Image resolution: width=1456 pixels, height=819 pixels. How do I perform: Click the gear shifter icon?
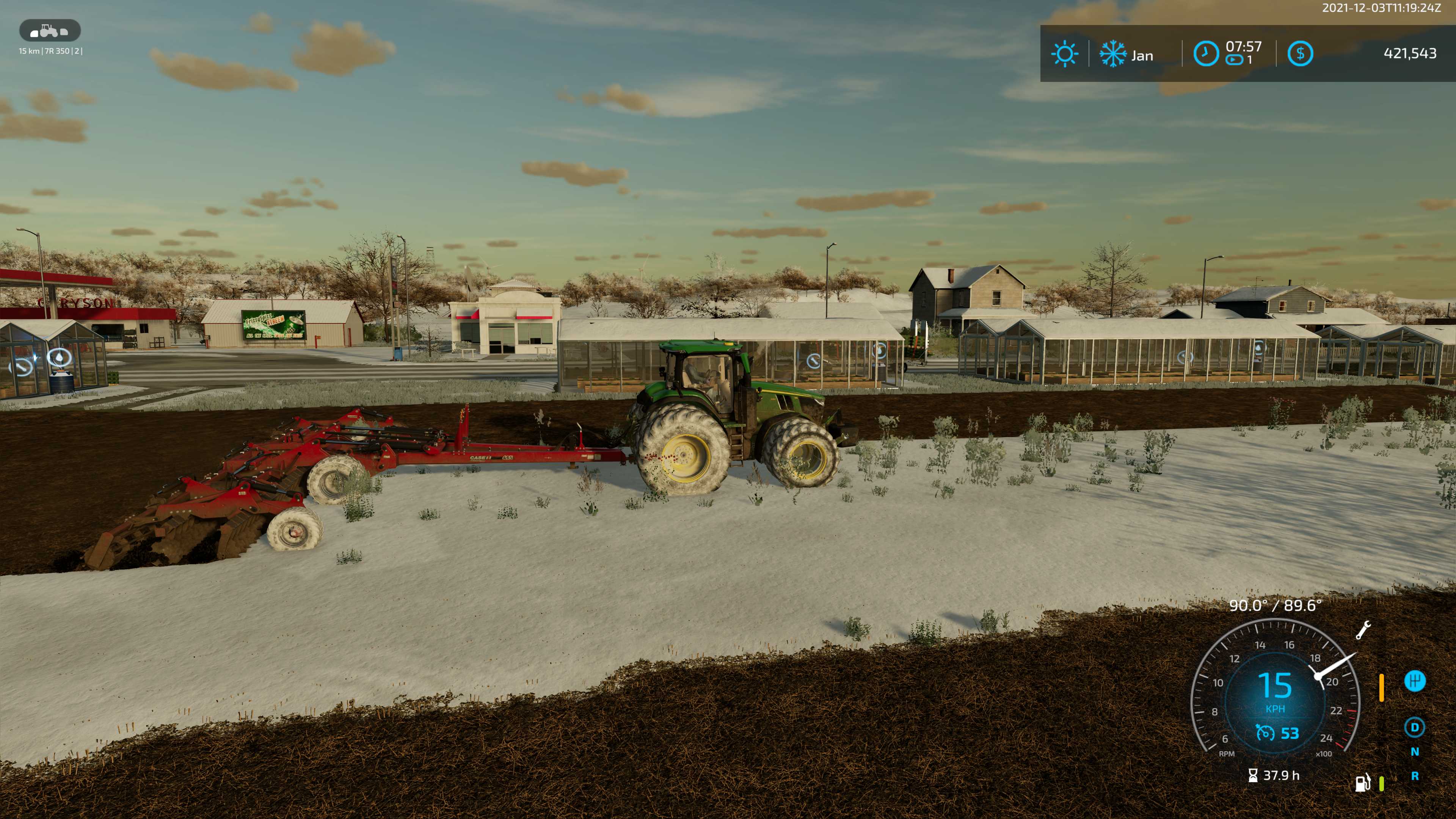[x=1415, y=681]
